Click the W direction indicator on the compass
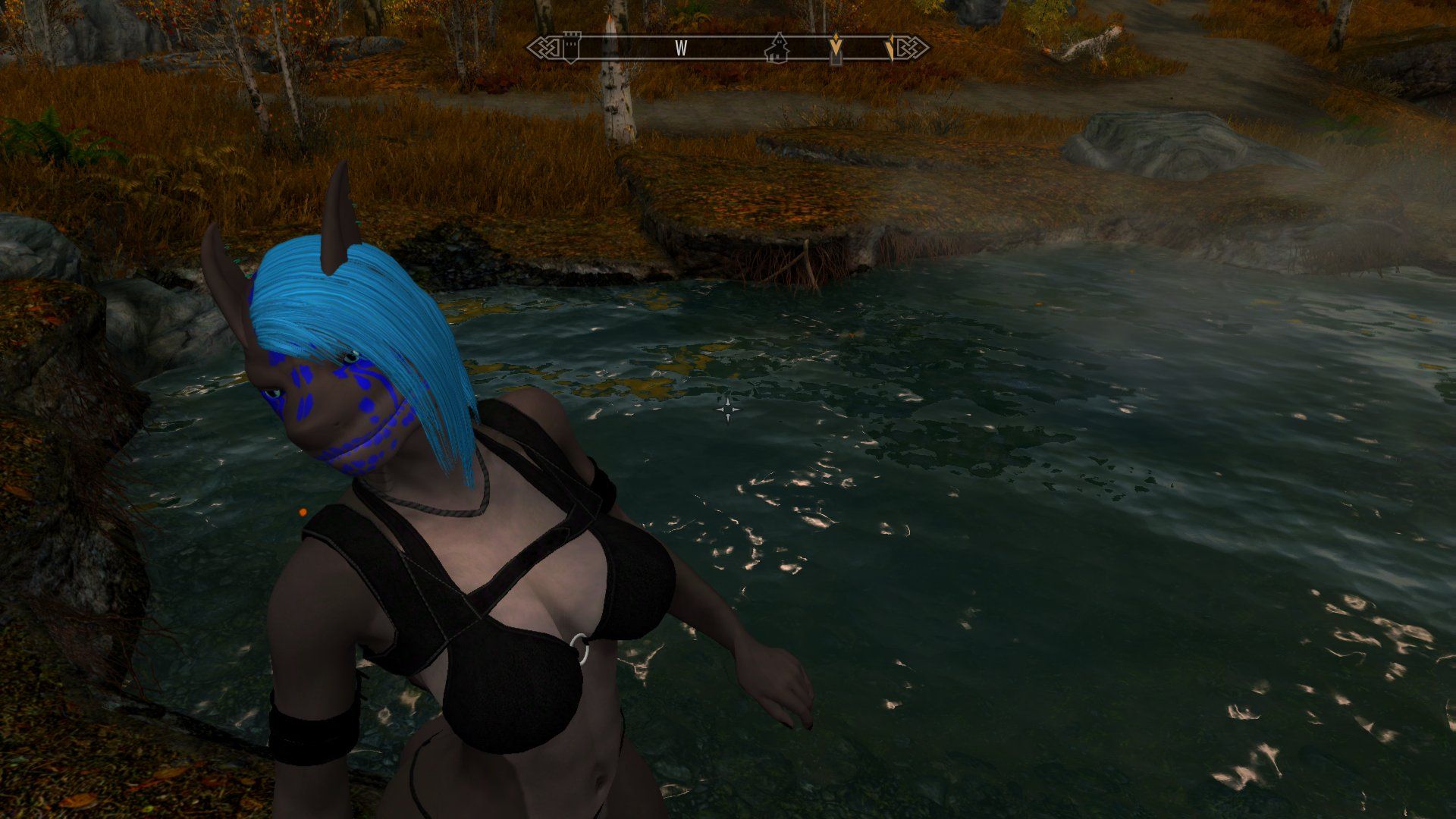This screenshot has width=1456, height=819. pos(681,48)
